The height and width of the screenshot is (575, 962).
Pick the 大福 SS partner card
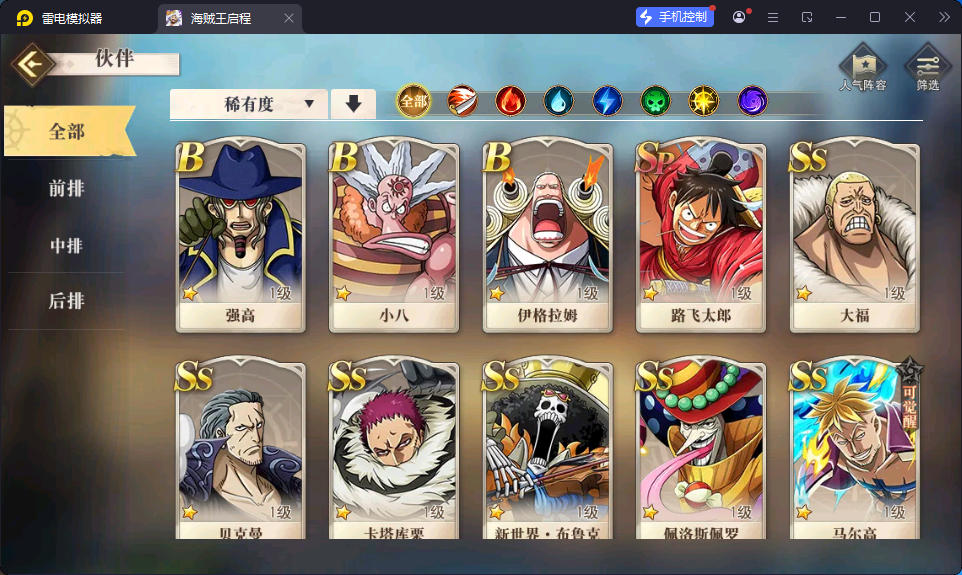855,237
